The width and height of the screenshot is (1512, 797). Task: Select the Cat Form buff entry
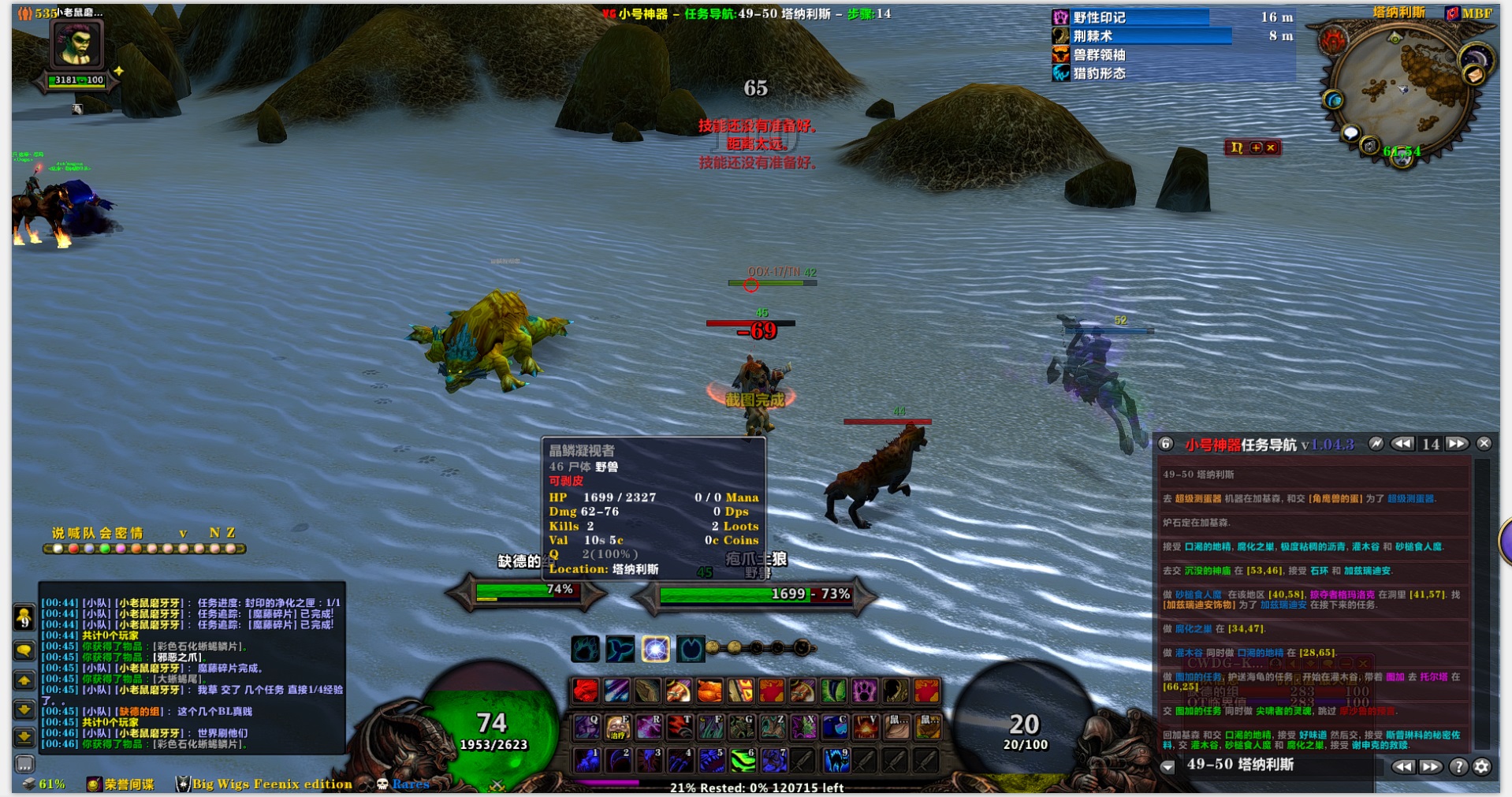click(x=1099, y=73)
